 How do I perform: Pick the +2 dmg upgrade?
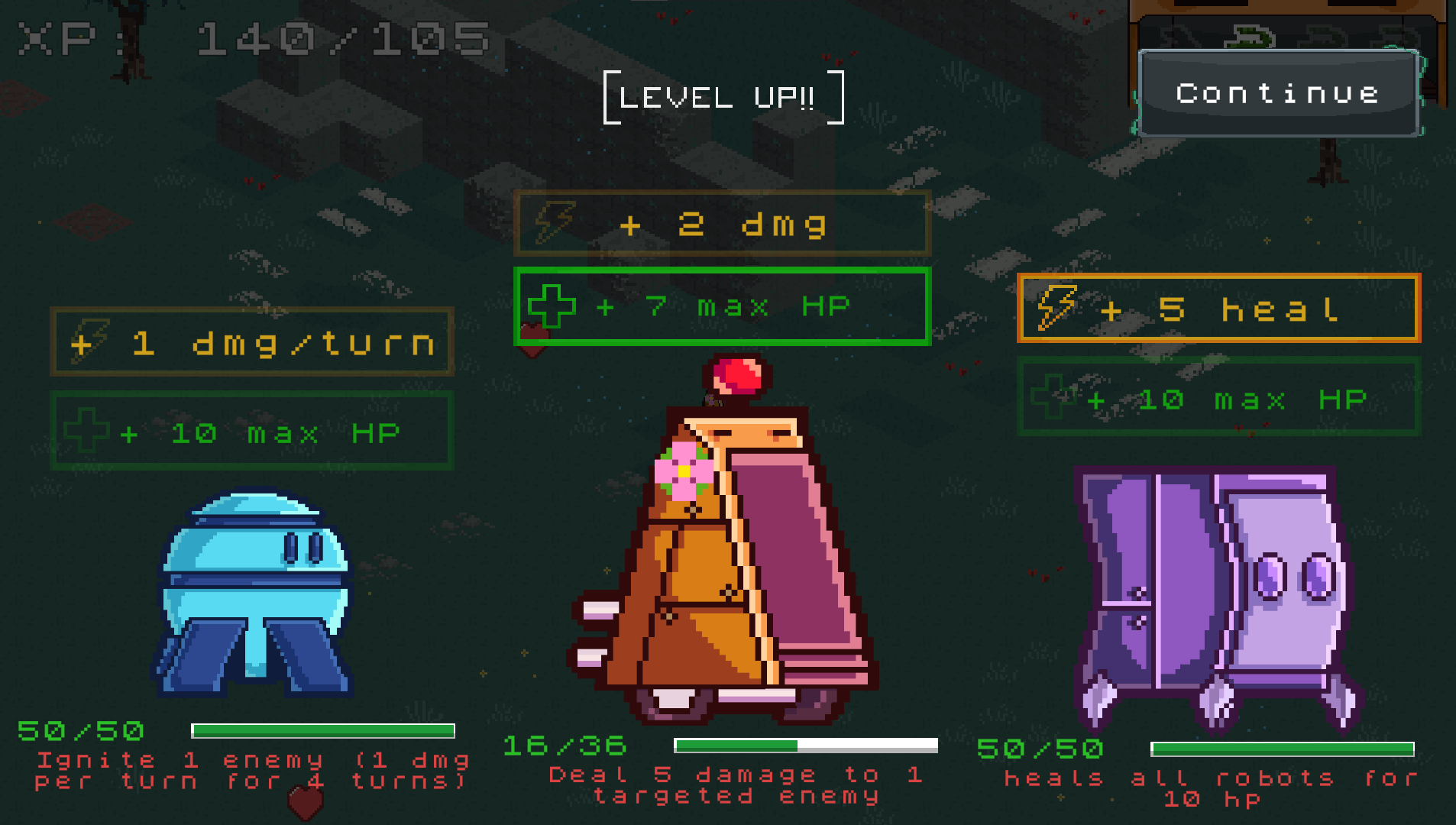click(722, 225)
